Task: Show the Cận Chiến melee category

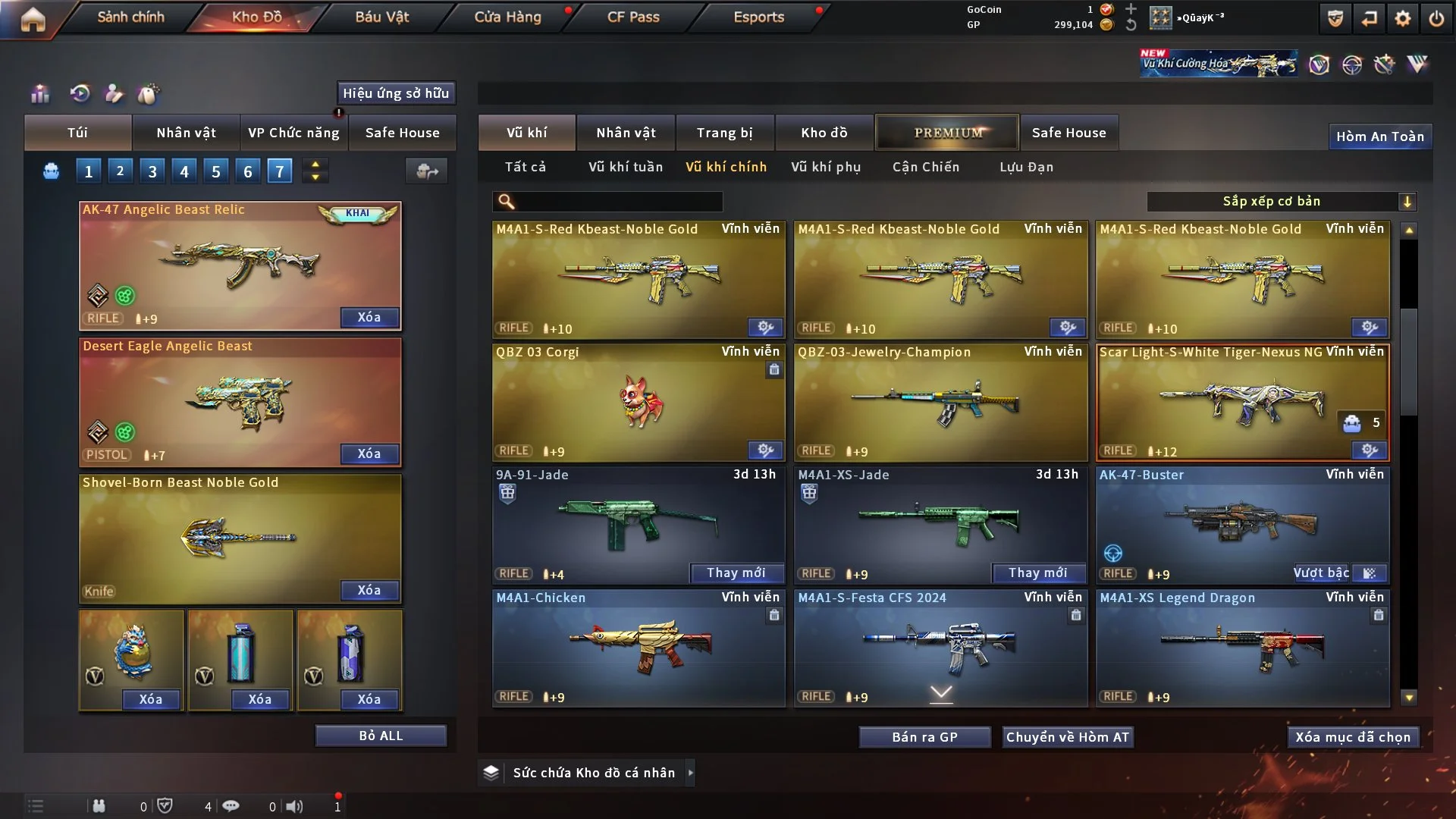Action: coord(925,167)
